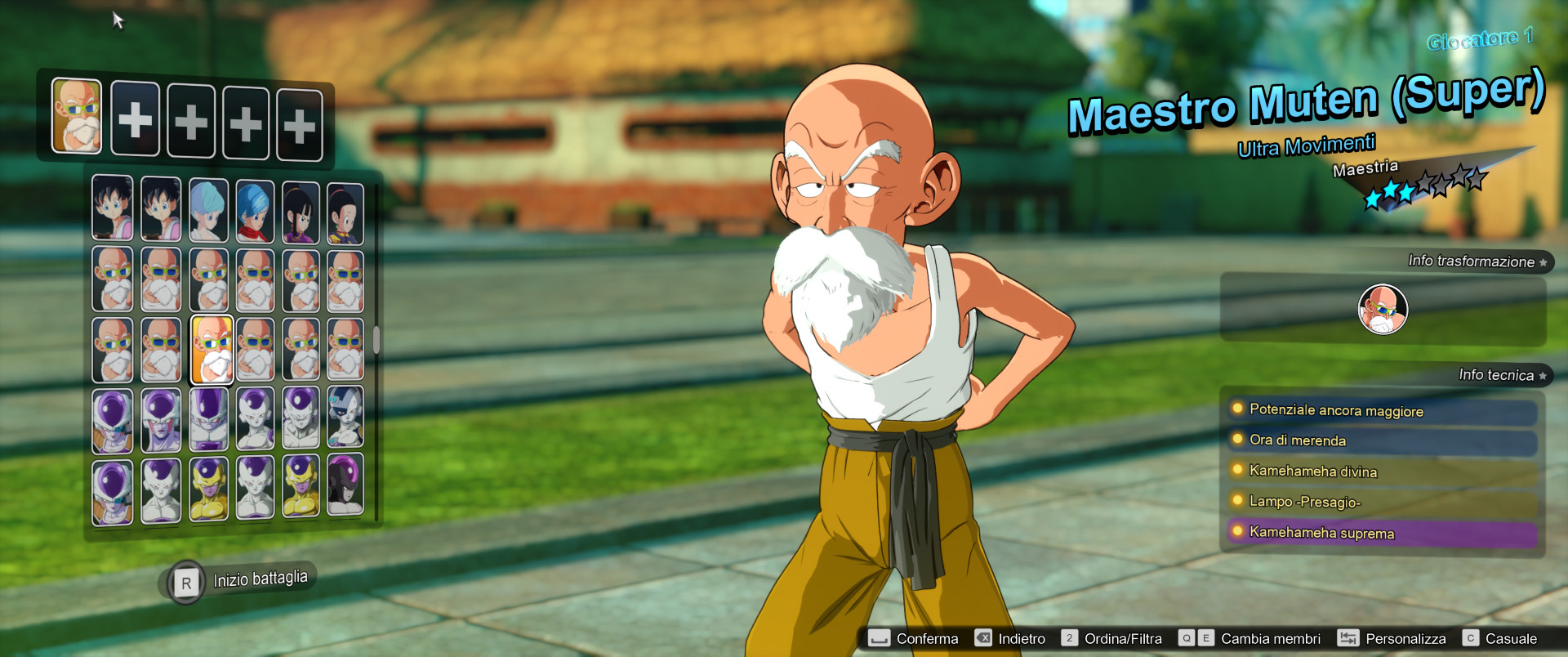Click the Maestro Muten transformation icon in Info trasformazione
Image resolution: width=1568 pixels, height=657 pixels.
point(1383,309)
